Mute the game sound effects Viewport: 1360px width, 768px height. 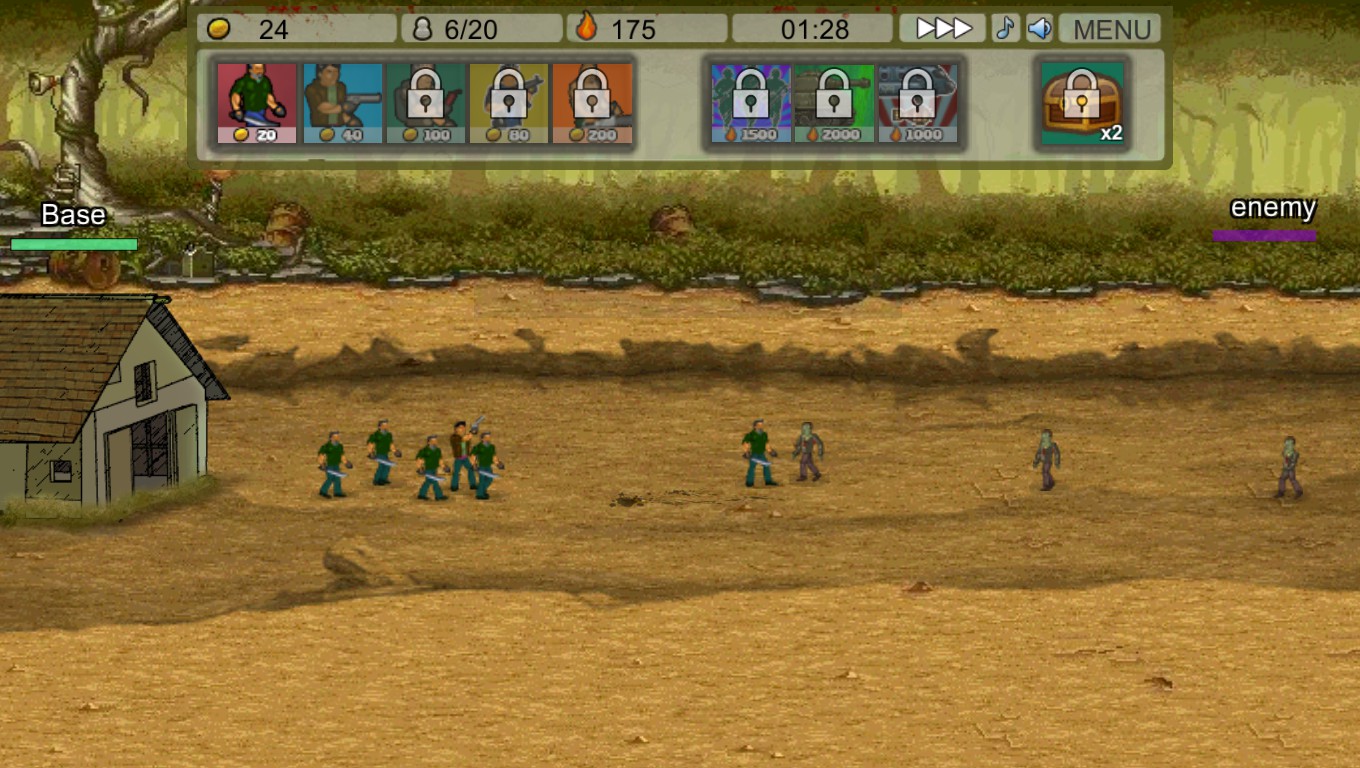[x=1037, y=28]
